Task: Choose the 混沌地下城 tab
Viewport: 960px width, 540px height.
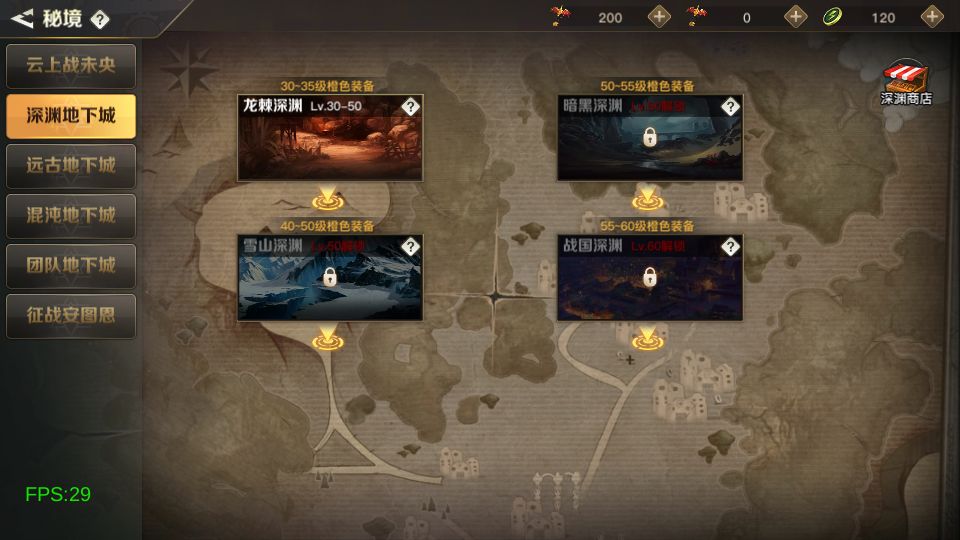Action: 70,216
